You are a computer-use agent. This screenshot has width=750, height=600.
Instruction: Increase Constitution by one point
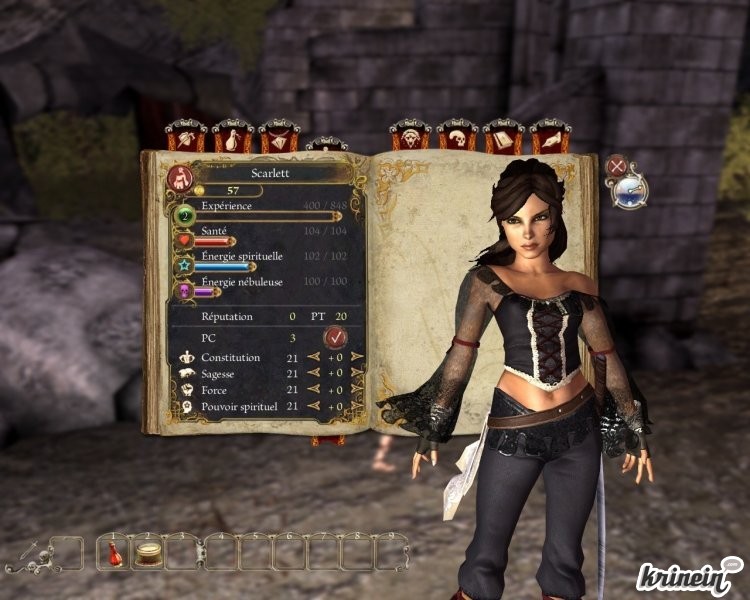click(357, 357)
